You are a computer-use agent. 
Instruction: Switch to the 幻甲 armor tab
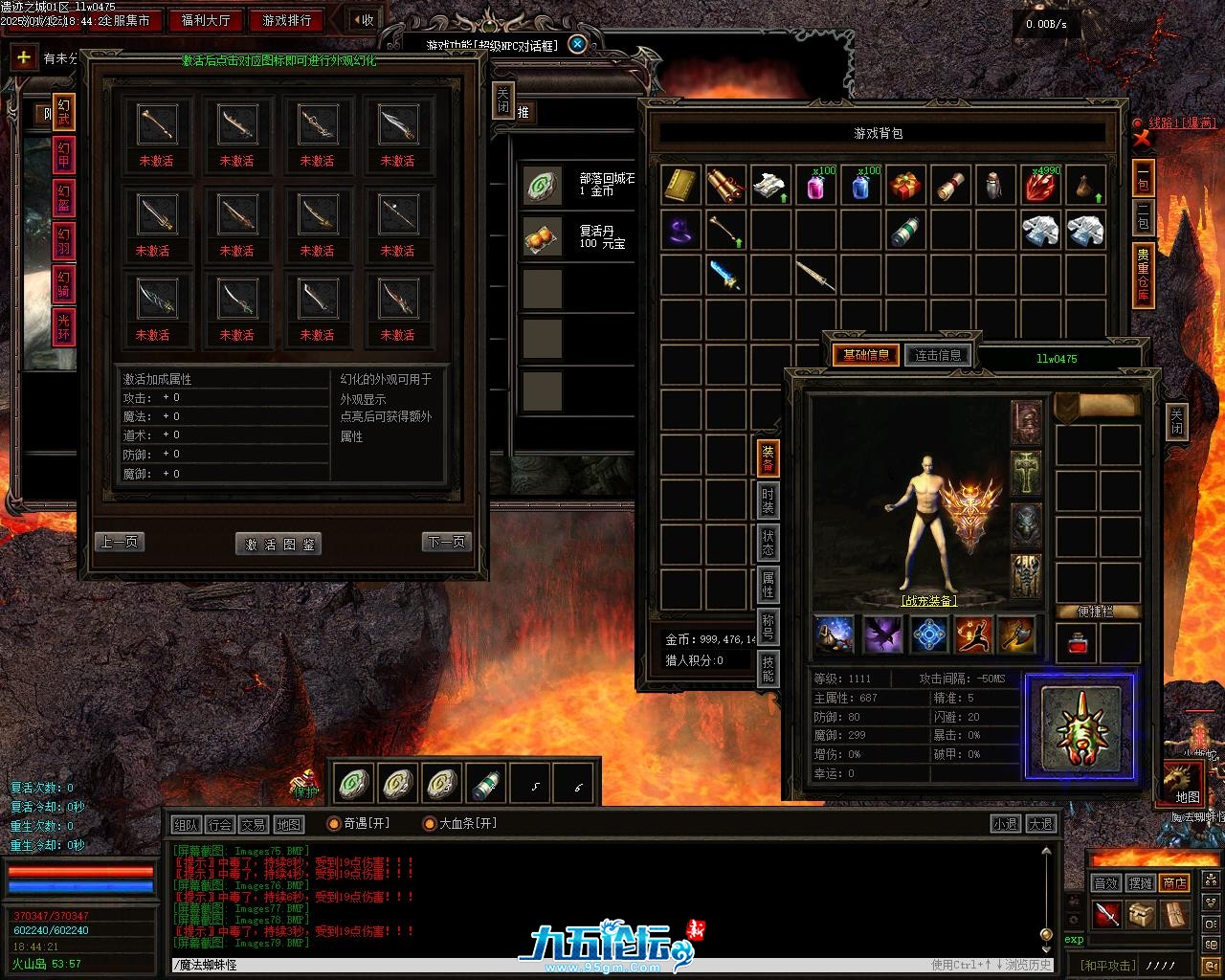pyautogui.click(x=63, y=156)
